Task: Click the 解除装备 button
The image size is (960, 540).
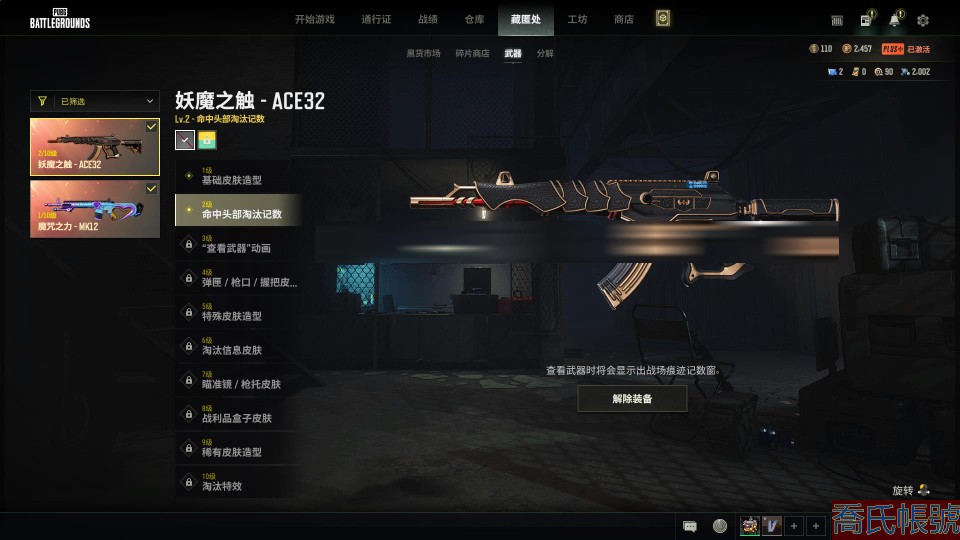Action: 632,398
